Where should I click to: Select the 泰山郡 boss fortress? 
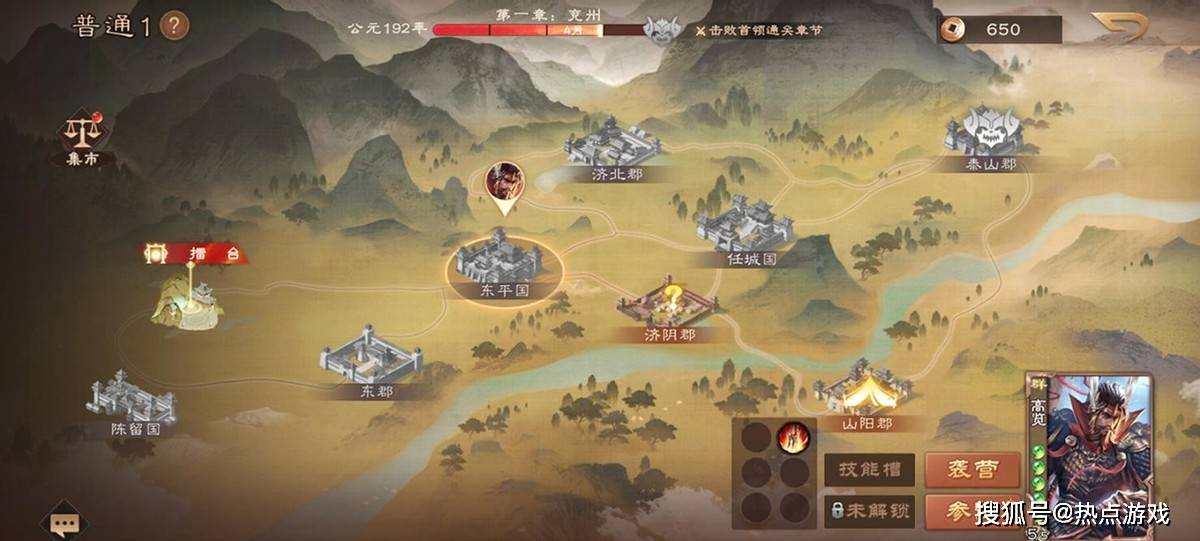(x=983, y=135)
